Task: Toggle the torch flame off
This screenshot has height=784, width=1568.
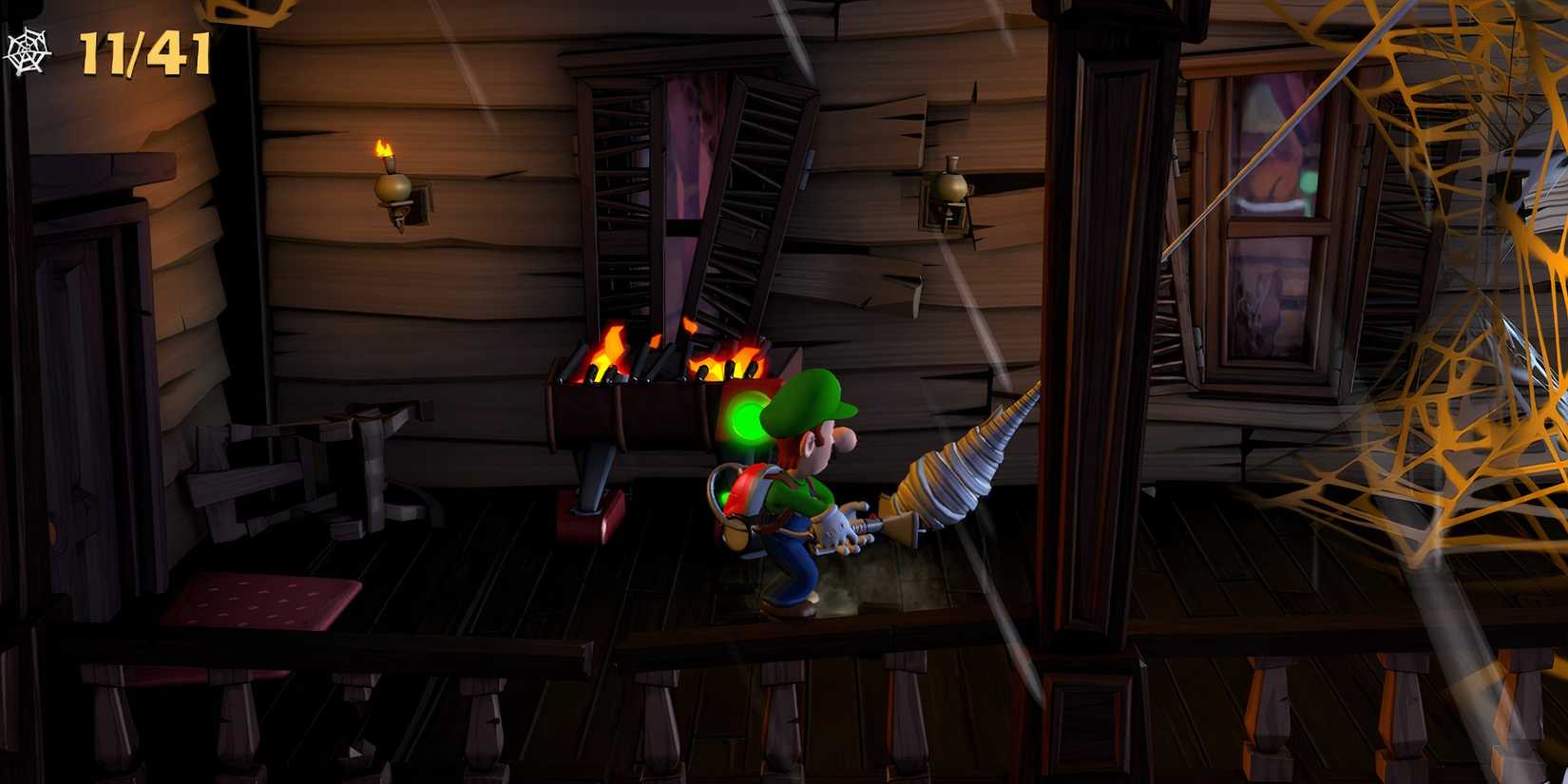Action: coord(385,147)
